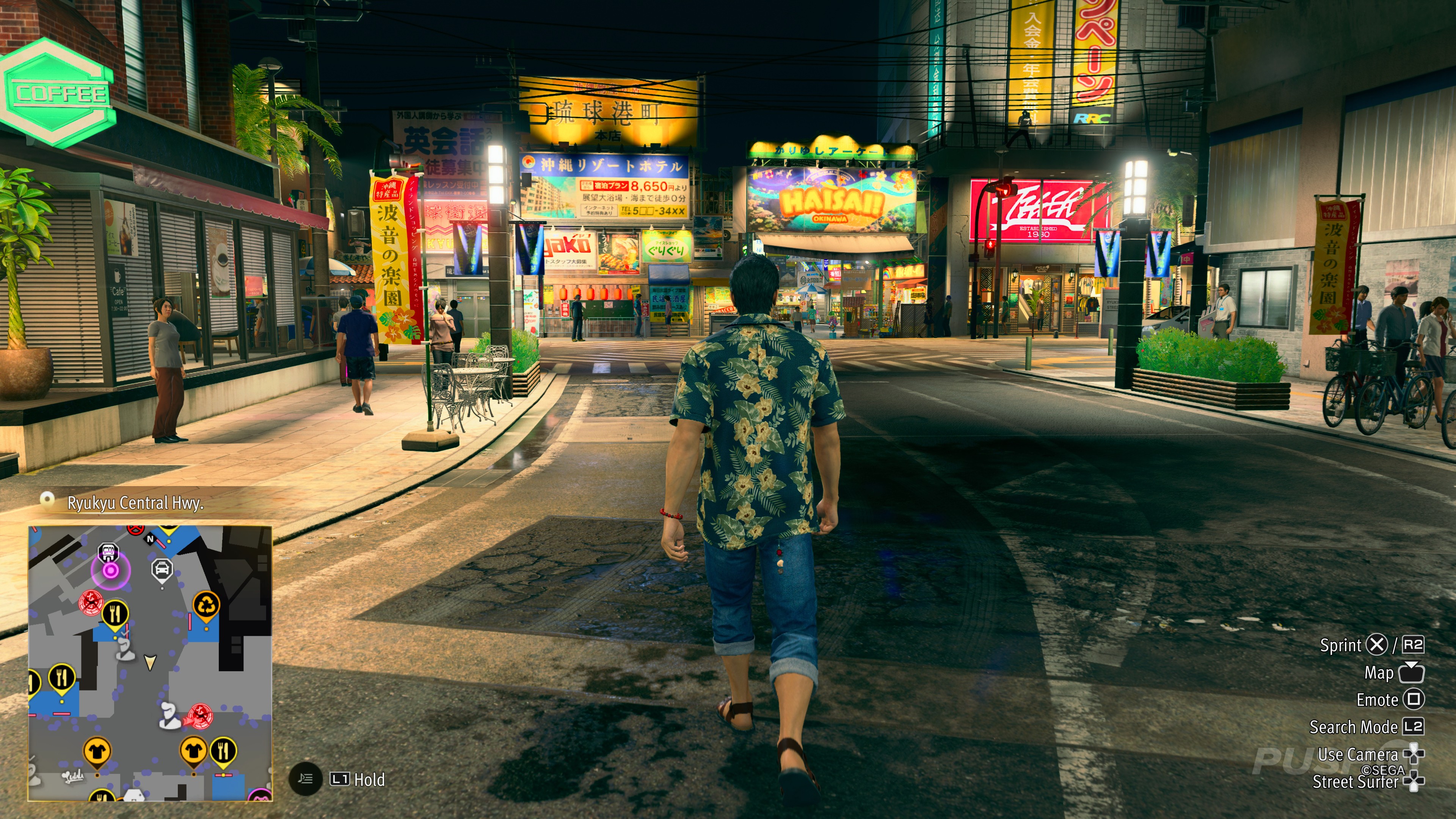Open the round music playlist icon
Viewport: 1456px width, 819px height.
305,780
